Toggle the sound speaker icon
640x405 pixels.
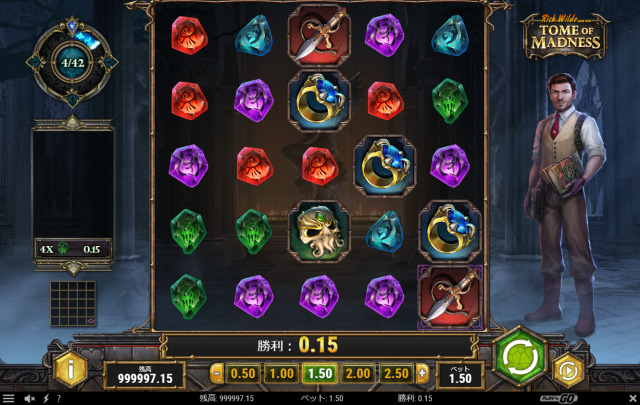(x=28, y=398)
